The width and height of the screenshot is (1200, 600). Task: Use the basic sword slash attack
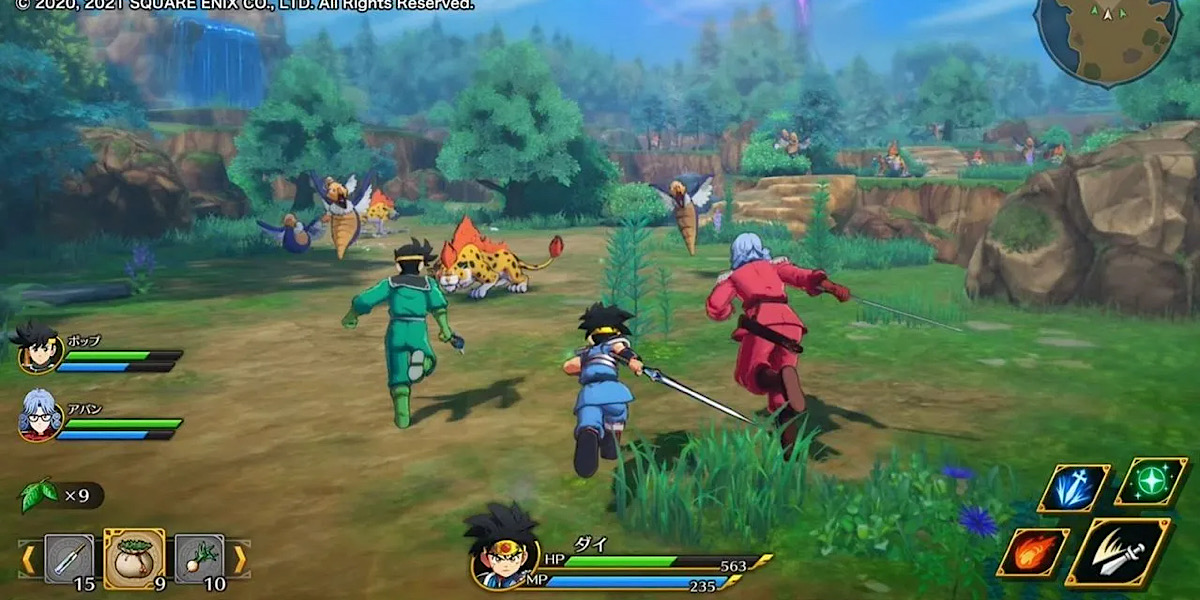[1118, 552]
